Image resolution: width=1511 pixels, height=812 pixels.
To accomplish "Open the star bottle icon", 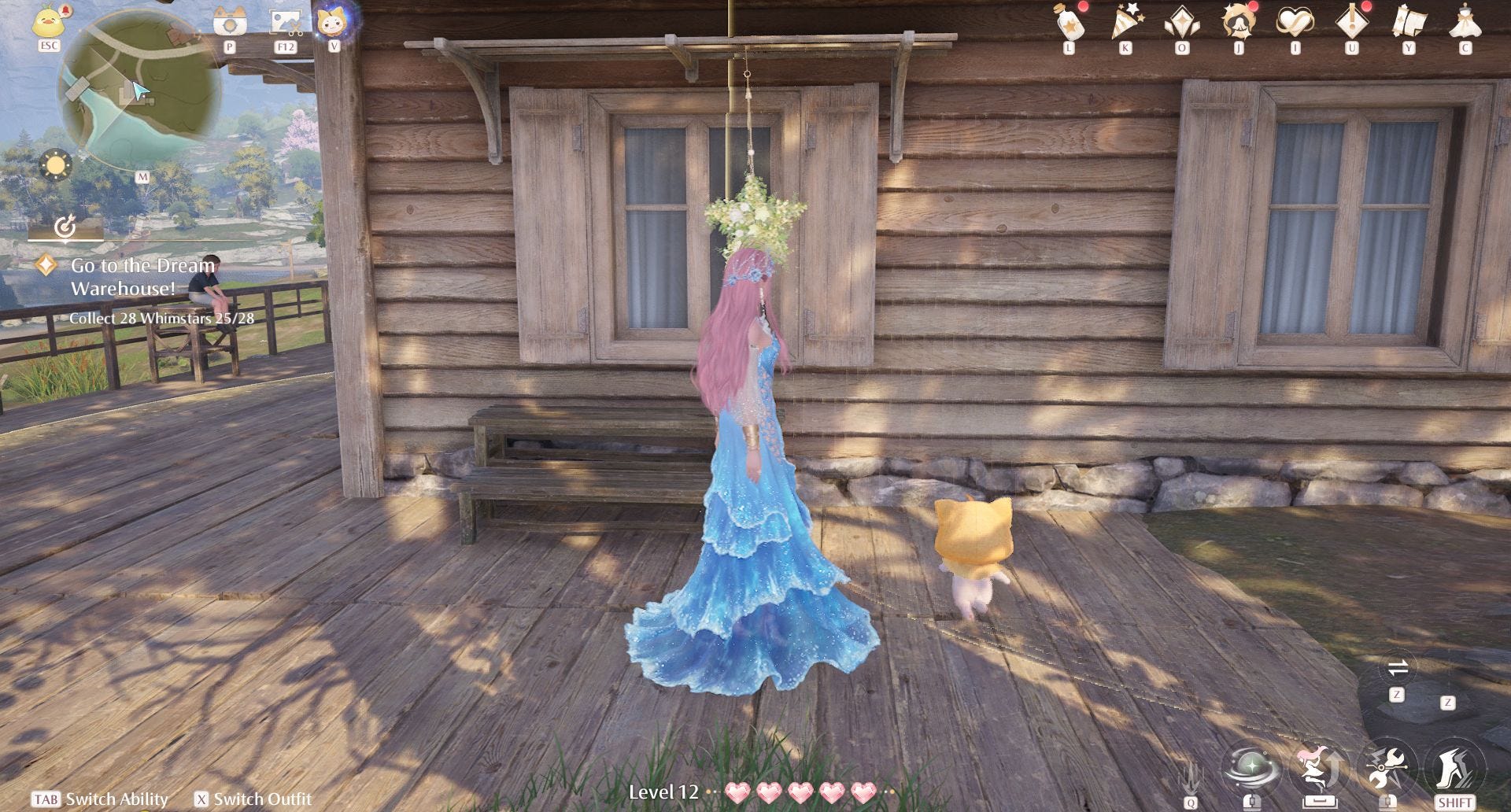I will pos(1069,22).
